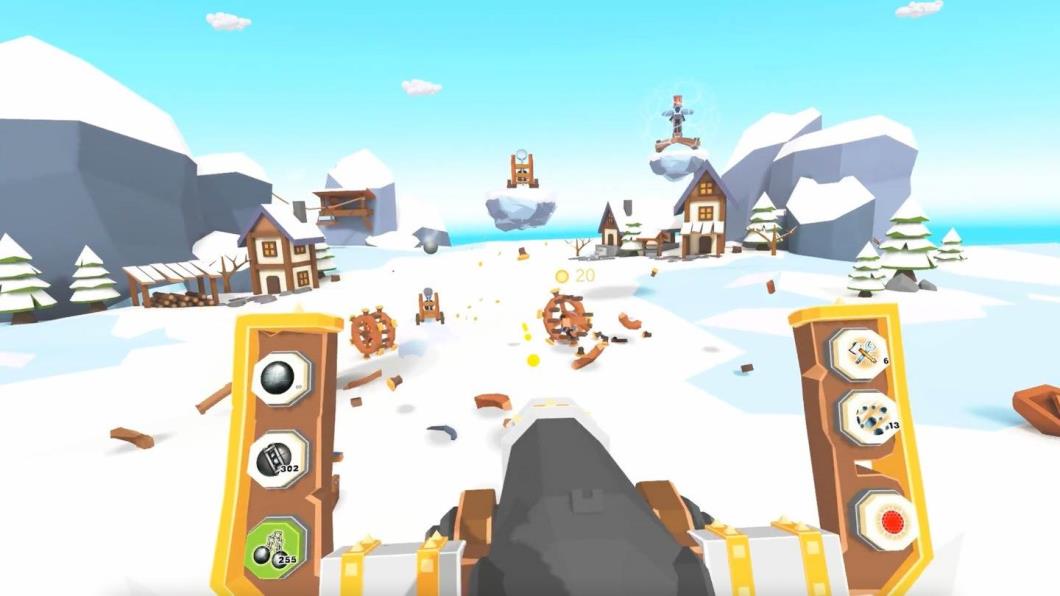
Task: Select the standard cannonball ammo
Action: tap(279, 378)
